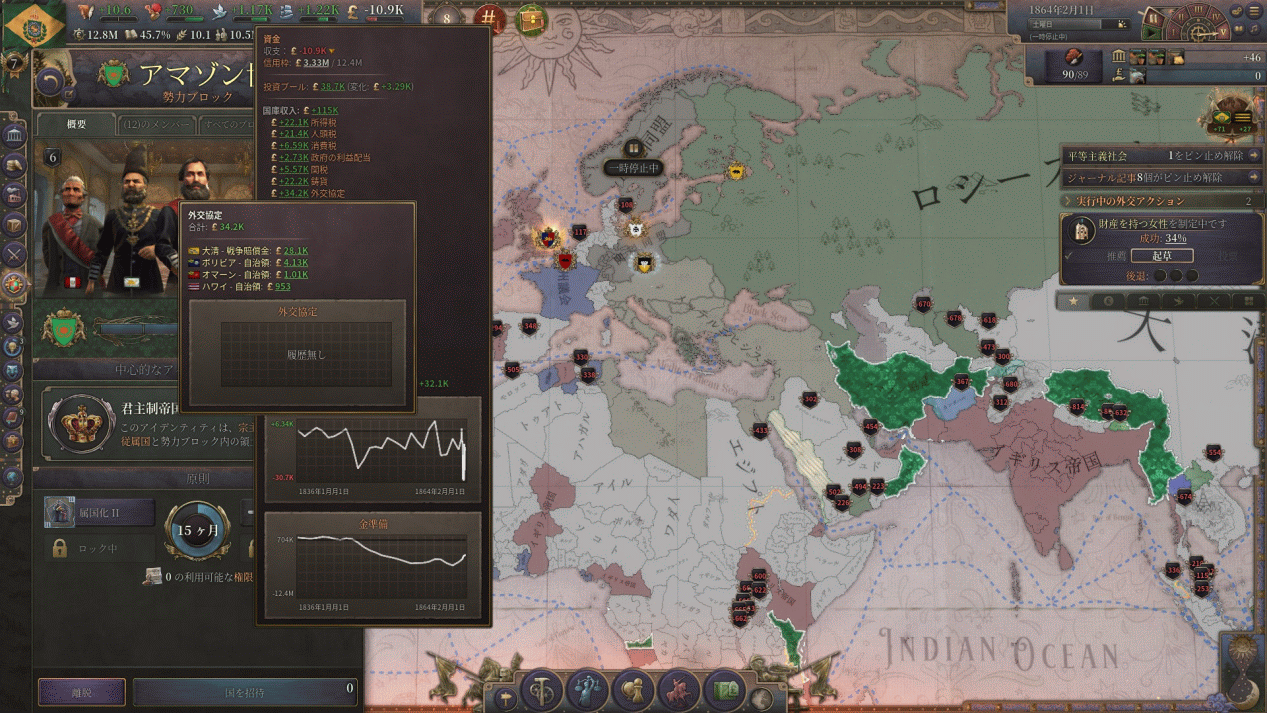Go back with the round arrow button
The height and width of the screenshot is (713, 1267).
pos(51,82)
